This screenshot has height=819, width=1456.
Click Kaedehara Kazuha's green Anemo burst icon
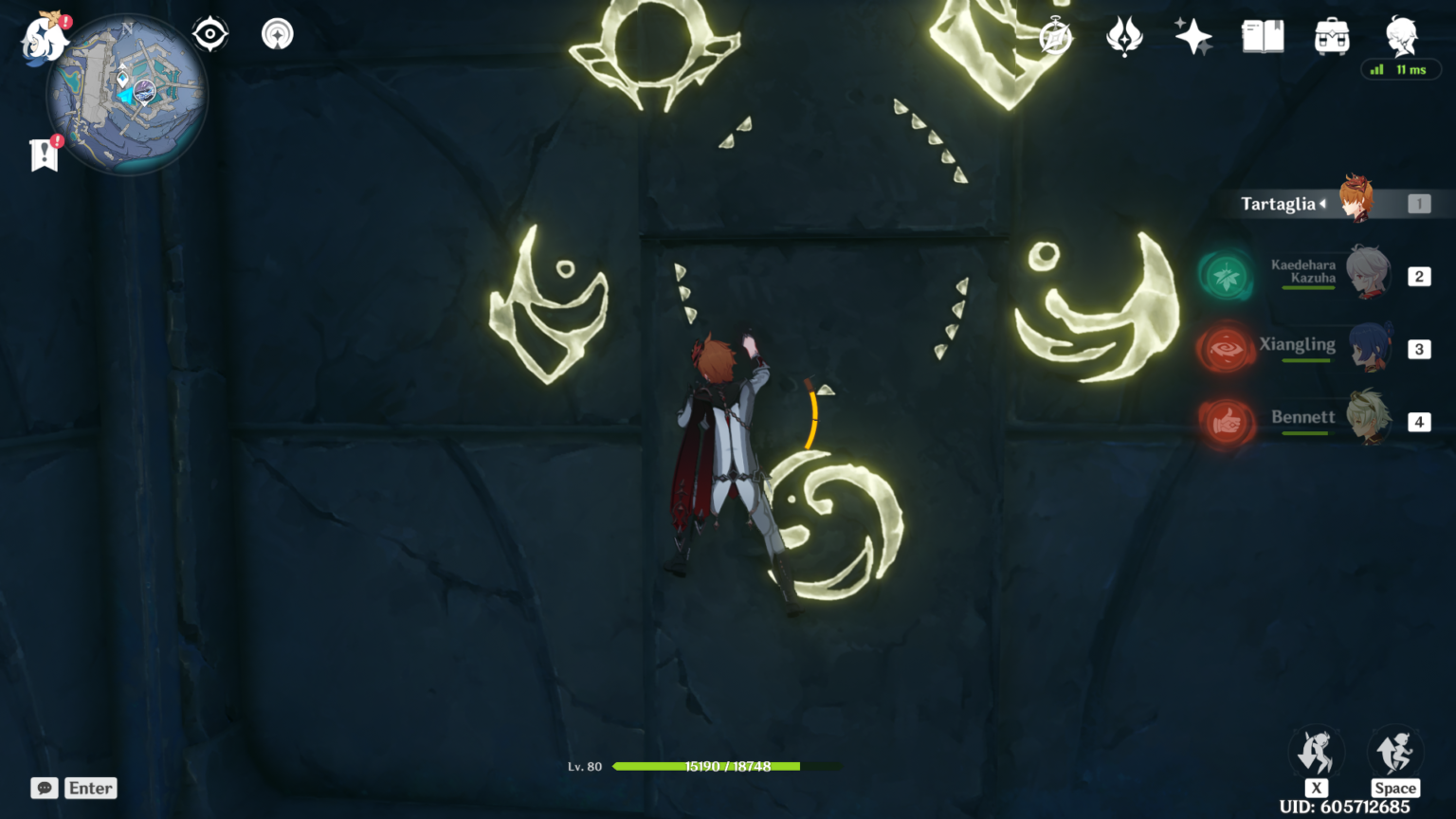1226,278
